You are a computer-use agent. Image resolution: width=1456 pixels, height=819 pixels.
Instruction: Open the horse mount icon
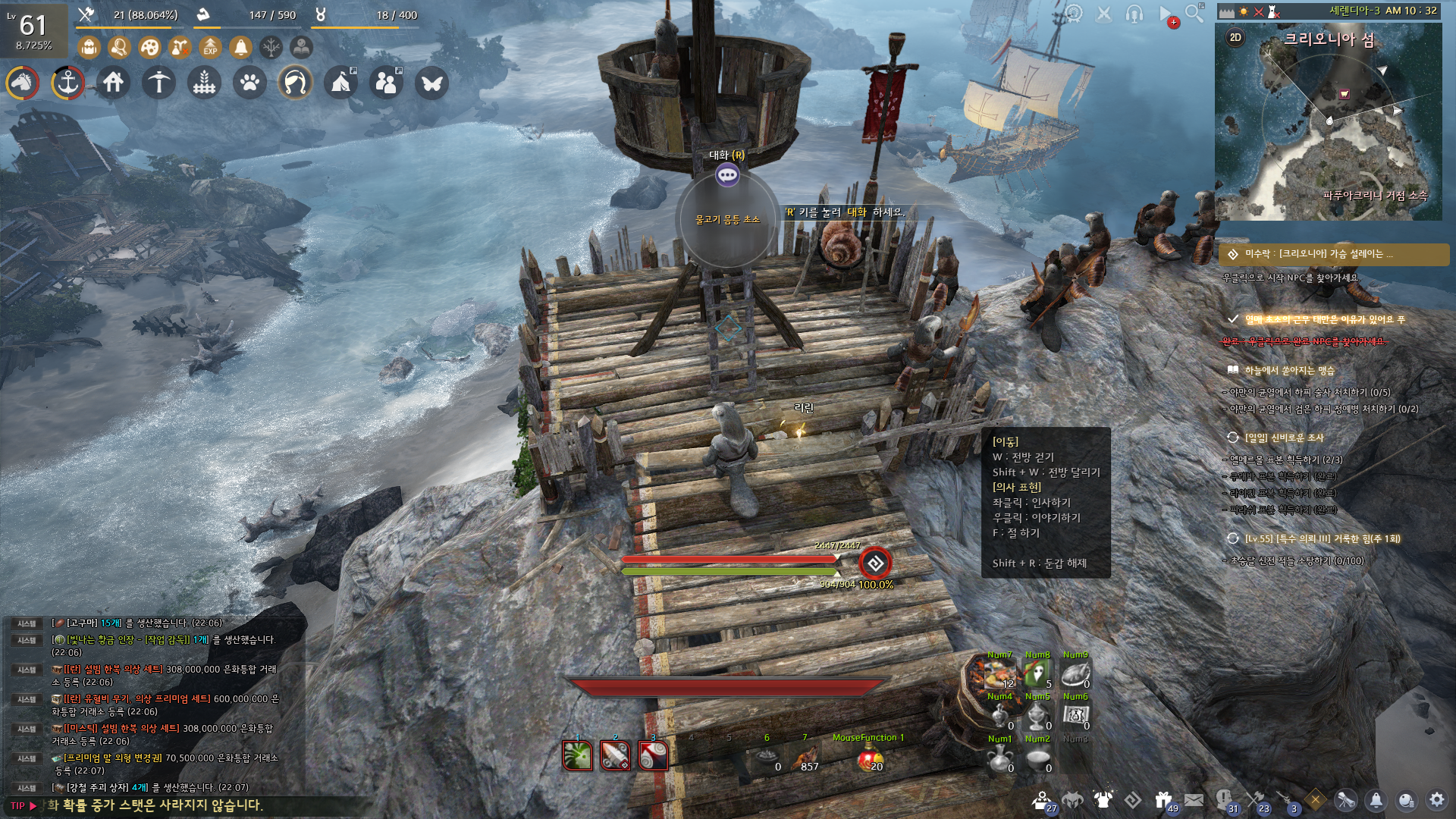(x=23, y=83)
